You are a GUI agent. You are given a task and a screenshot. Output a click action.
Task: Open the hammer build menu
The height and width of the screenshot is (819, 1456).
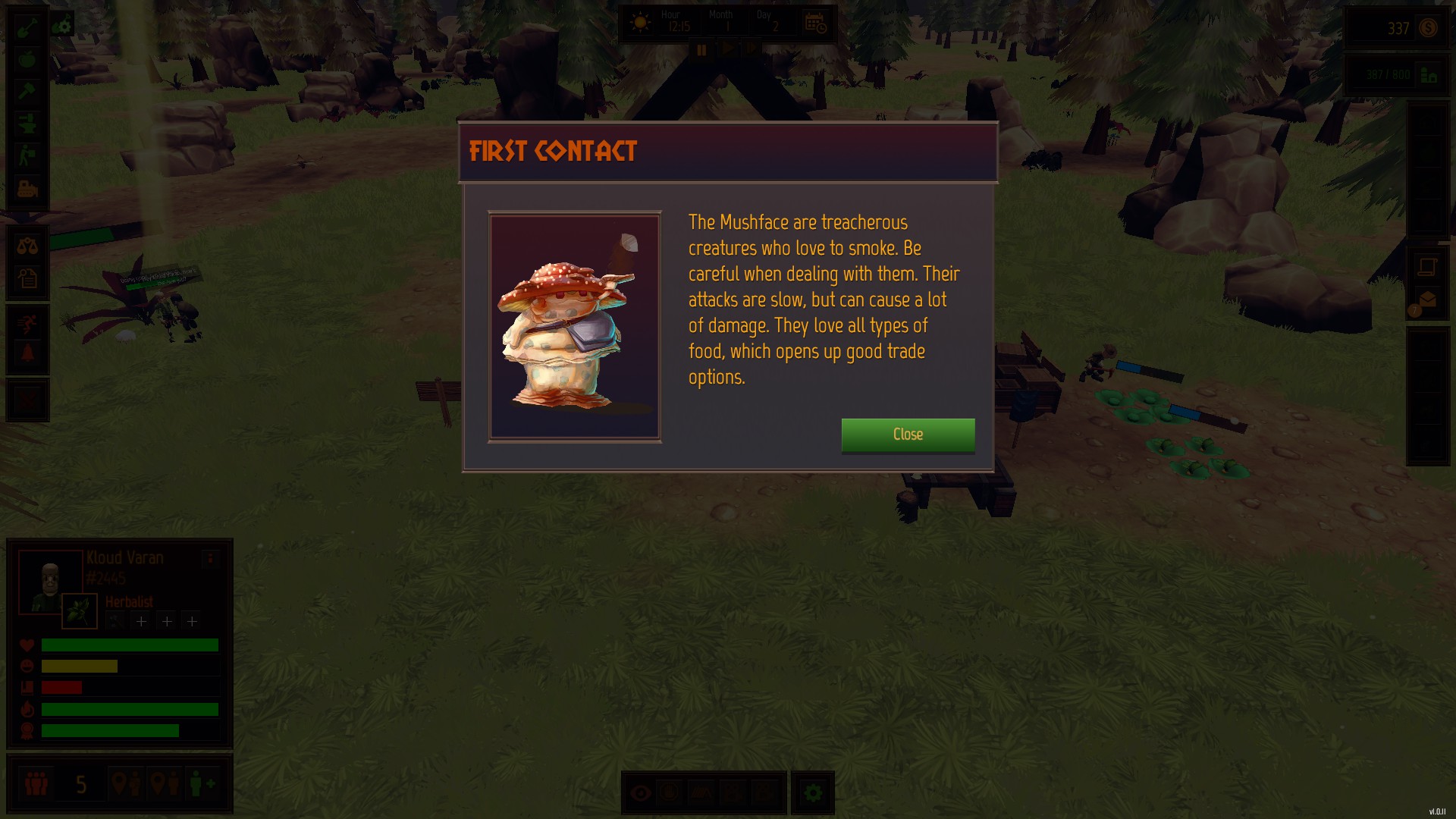(27, 92)
